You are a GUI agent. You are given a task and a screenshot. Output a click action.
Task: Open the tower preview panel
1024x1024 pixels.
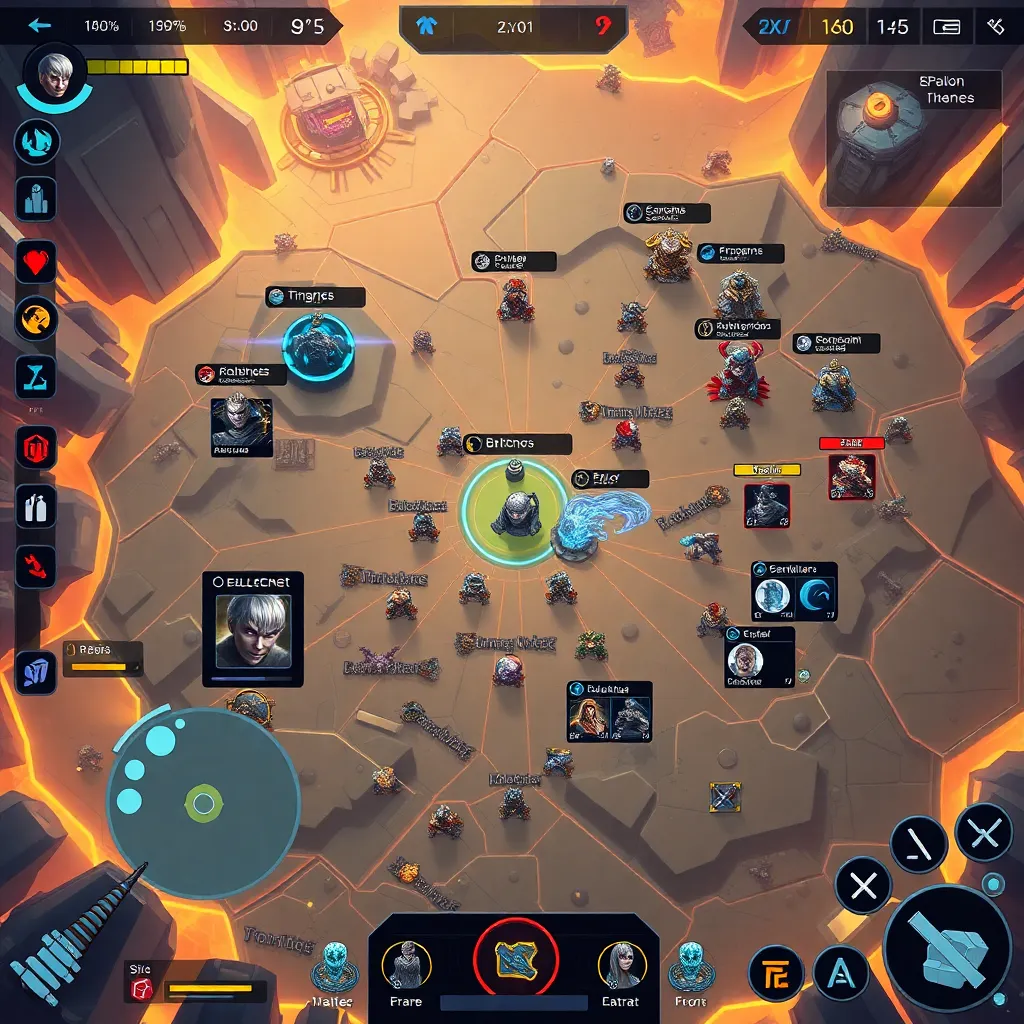point(913,139)
